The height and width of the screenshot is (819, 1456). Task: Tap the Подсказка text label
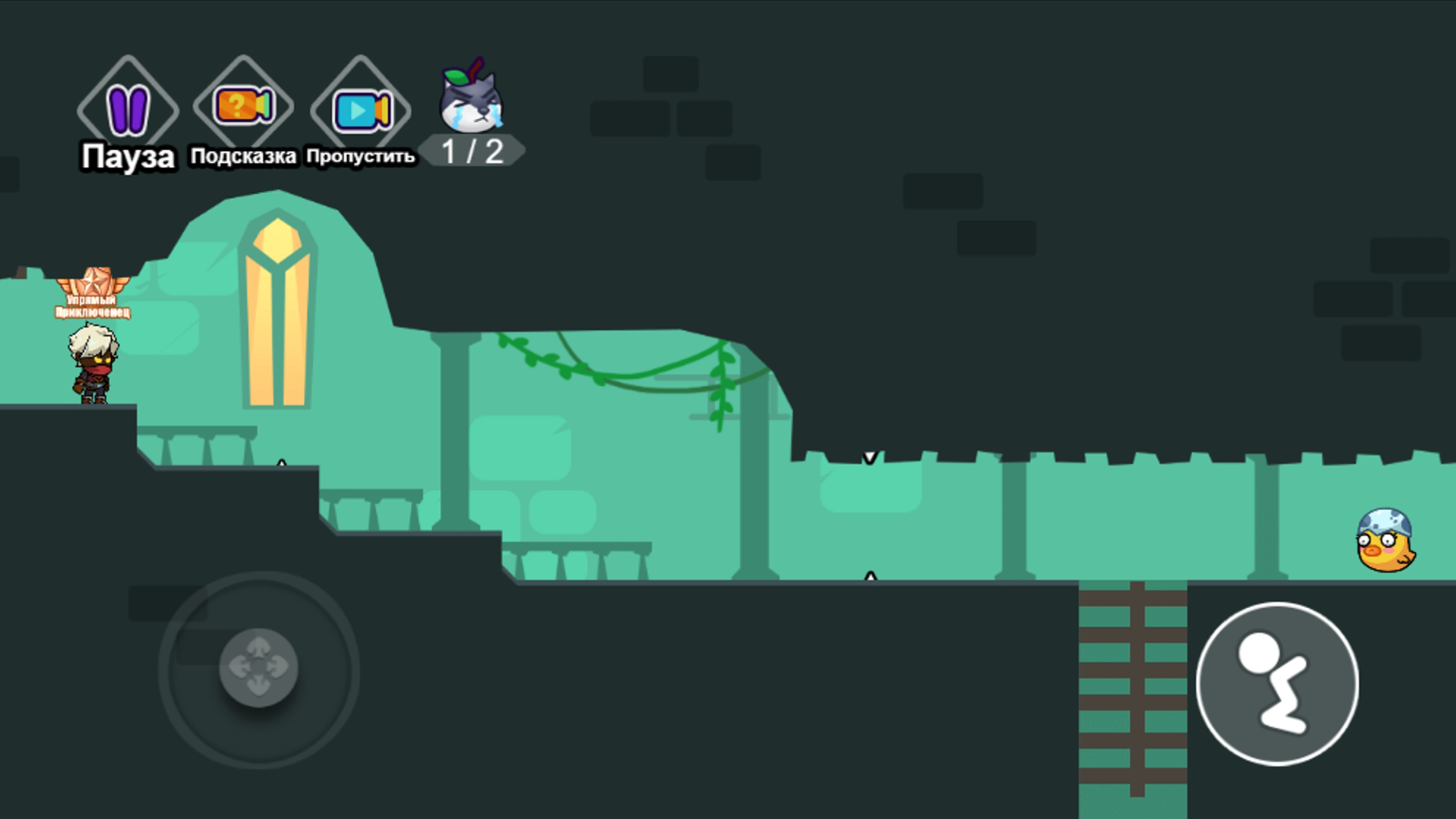[241, 157]
